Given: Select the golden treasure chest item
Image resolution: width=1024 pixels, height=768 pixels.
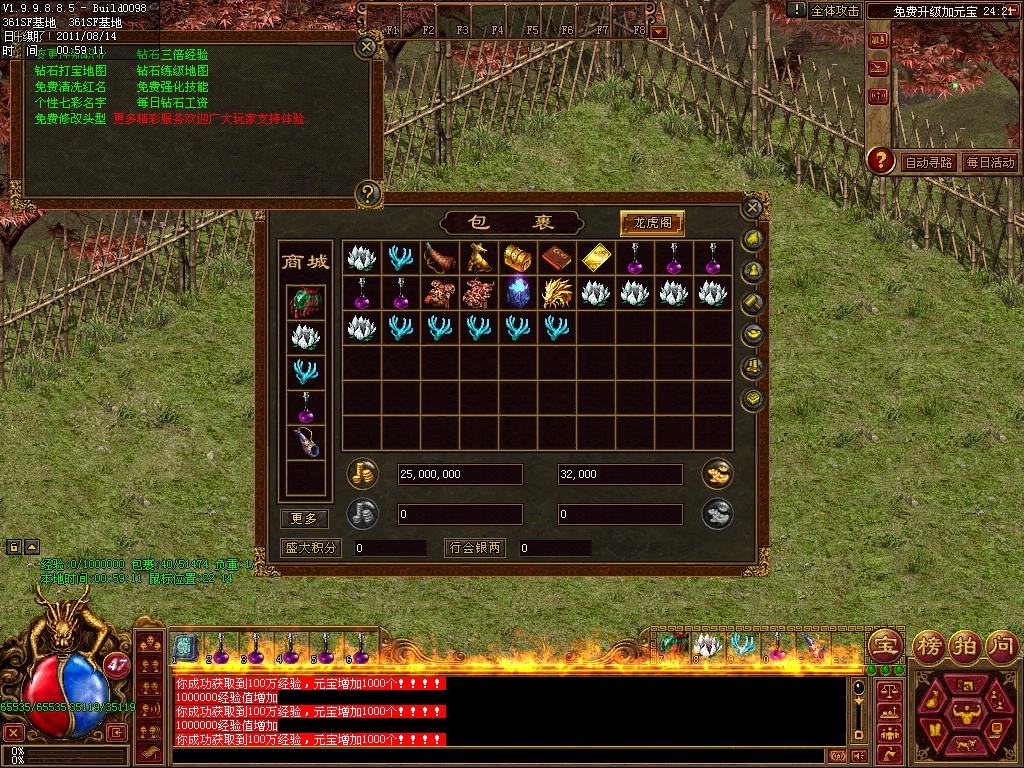Looking at the screenshot, I should click(516, 257).
